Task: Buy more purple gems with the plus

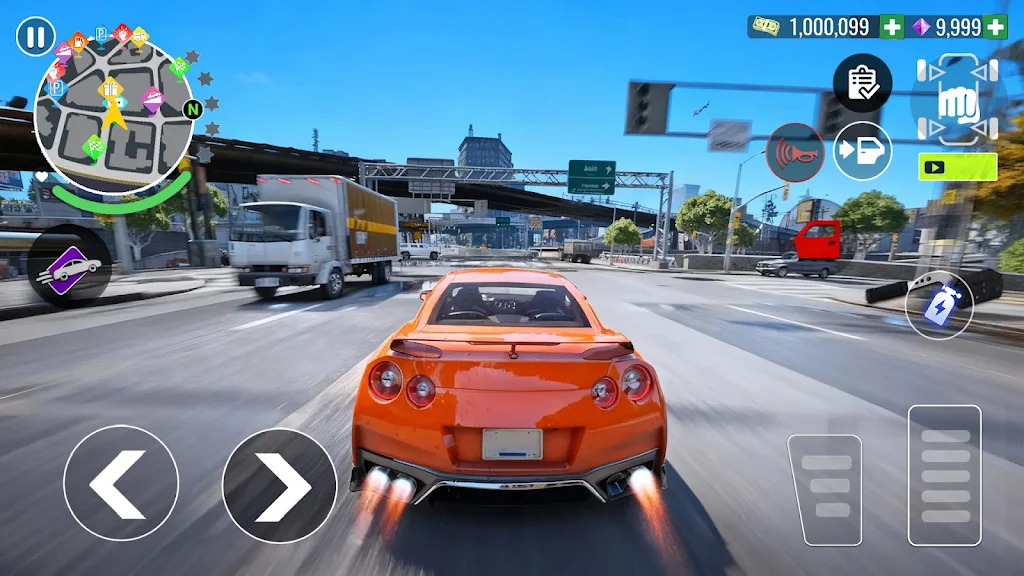Action: click(x=995, y=27)
